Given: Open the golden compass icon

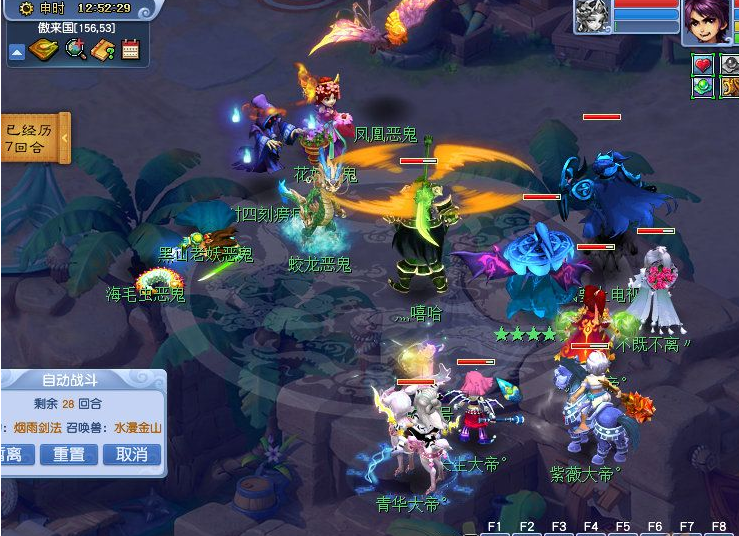Looking at the screenshot, I should coord(43,50).
